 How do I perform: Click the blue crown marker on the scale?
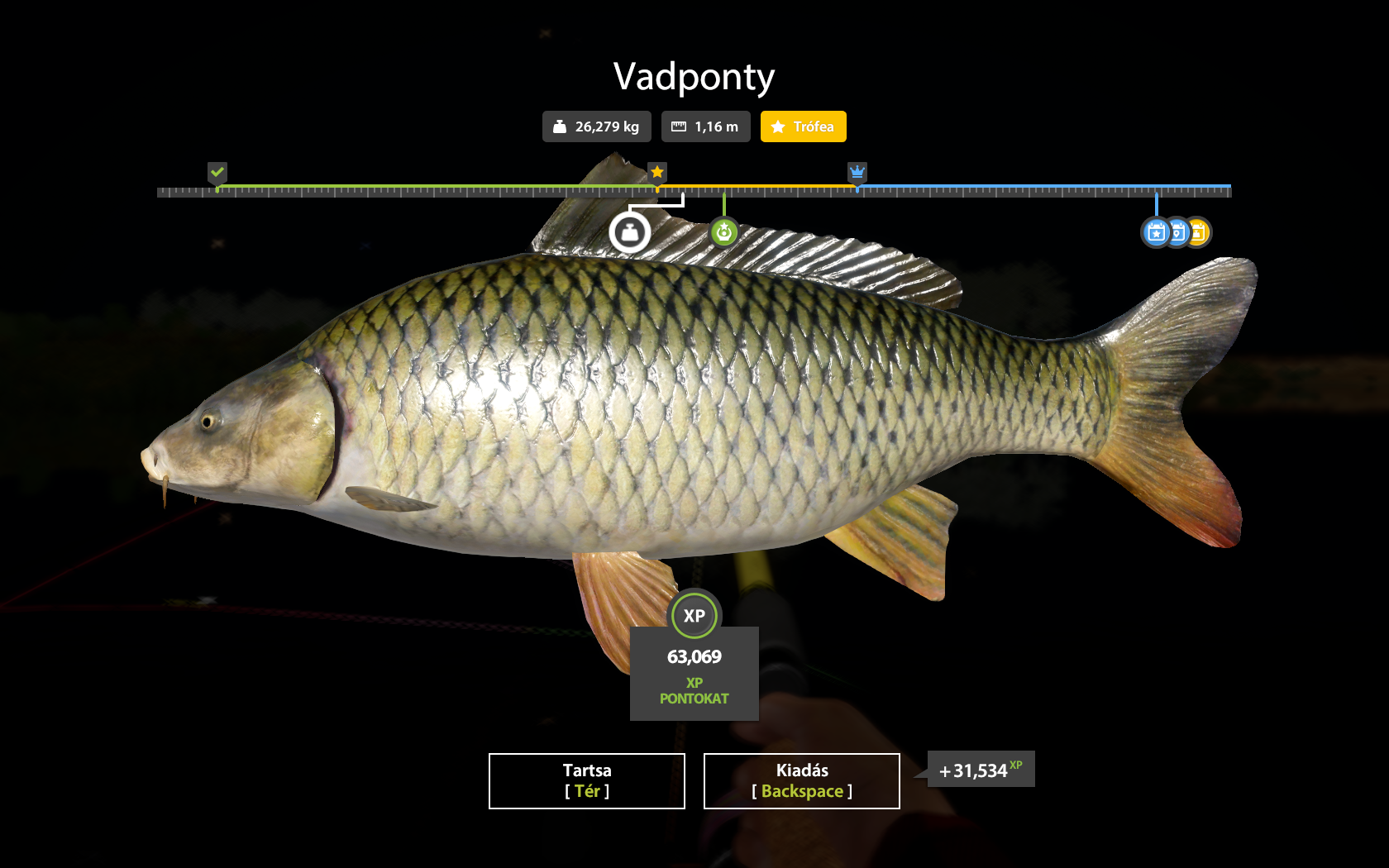tap(857, 172)
